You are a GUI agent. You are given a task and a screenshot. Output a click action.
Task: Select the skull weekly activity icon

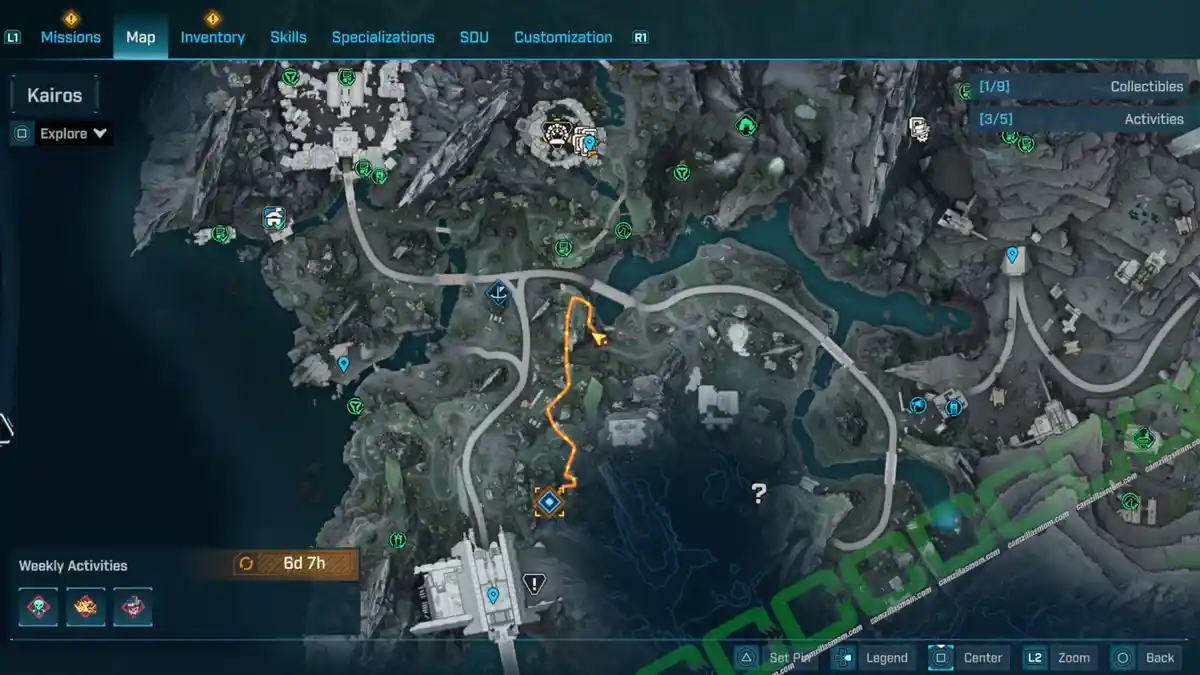click(40, 607)
